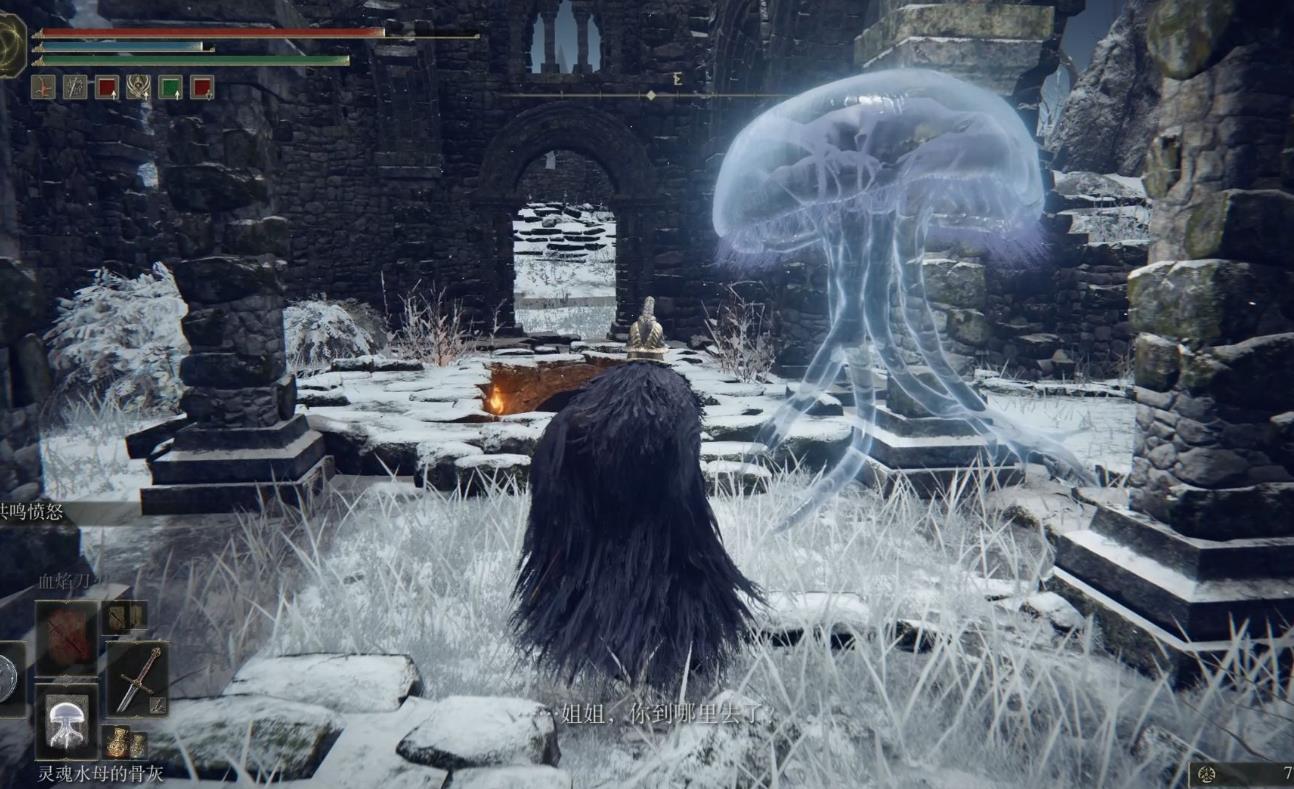Inspect the green square buff icon
This screenshot has width=1294, height=789.
coord(170,87)
